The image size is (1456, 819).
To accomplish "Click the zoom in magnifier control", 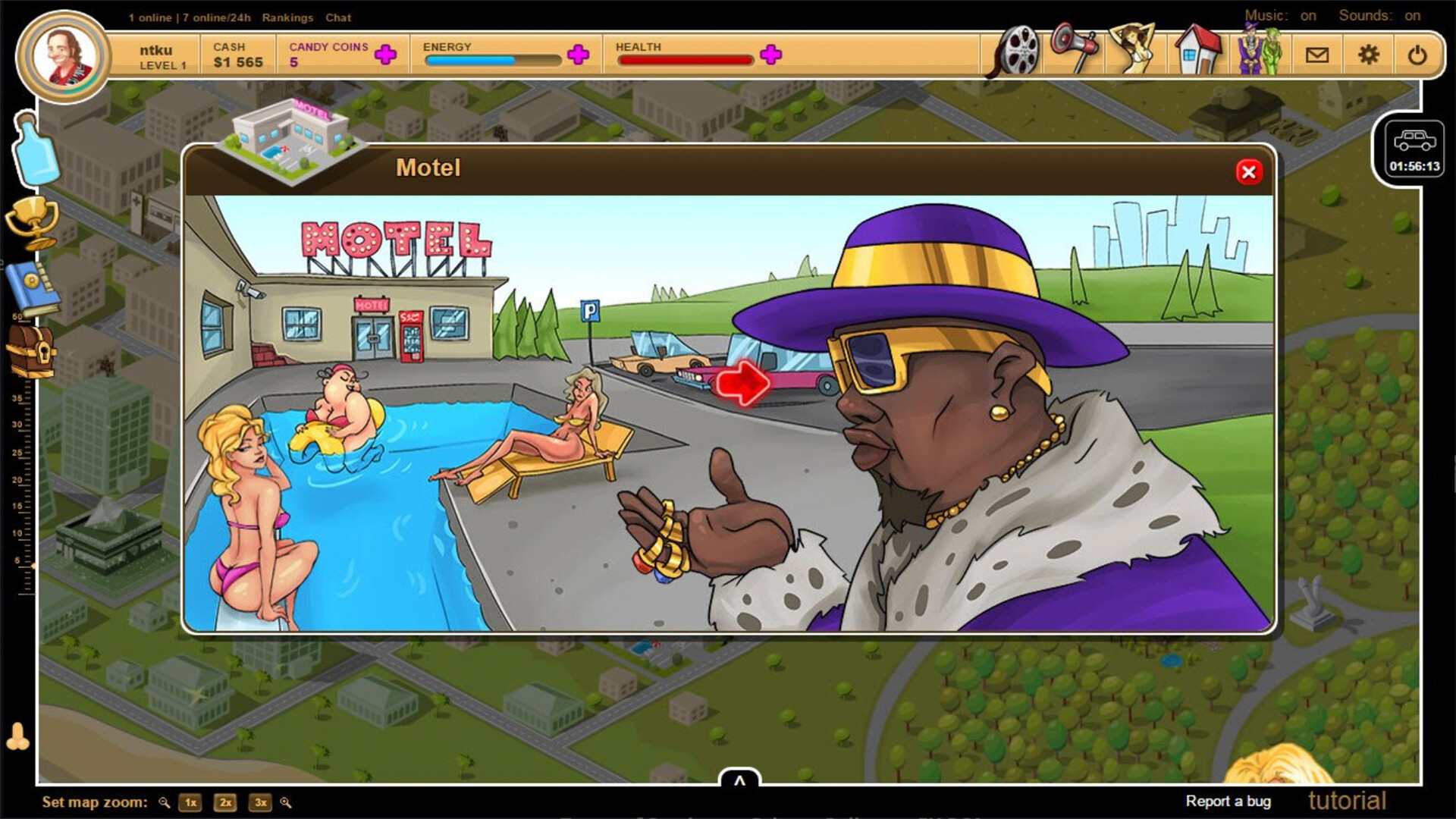I will point(287,802).
